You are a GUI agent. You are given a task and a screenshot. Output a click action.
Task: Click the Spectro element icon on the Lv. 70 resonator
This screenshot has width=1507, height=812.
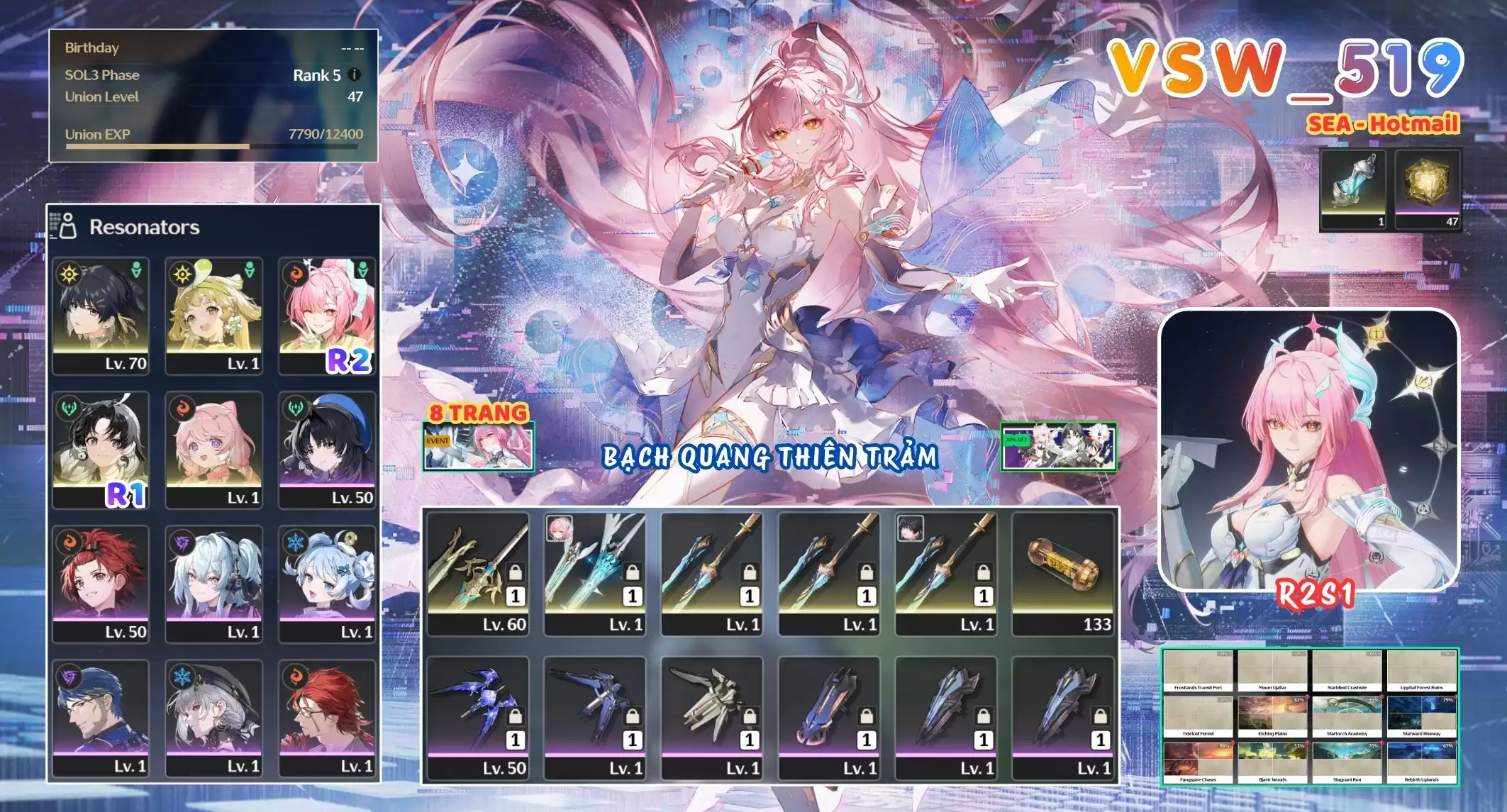click(68, 275)
